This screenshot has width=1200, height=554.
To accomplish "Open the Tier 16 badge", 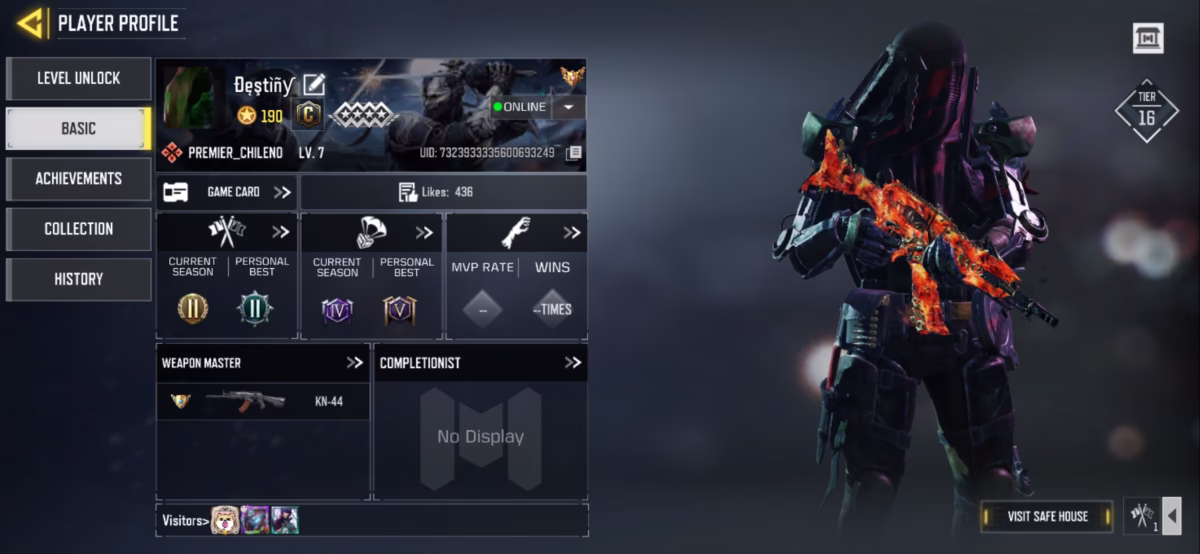I will coord(1146,111).
